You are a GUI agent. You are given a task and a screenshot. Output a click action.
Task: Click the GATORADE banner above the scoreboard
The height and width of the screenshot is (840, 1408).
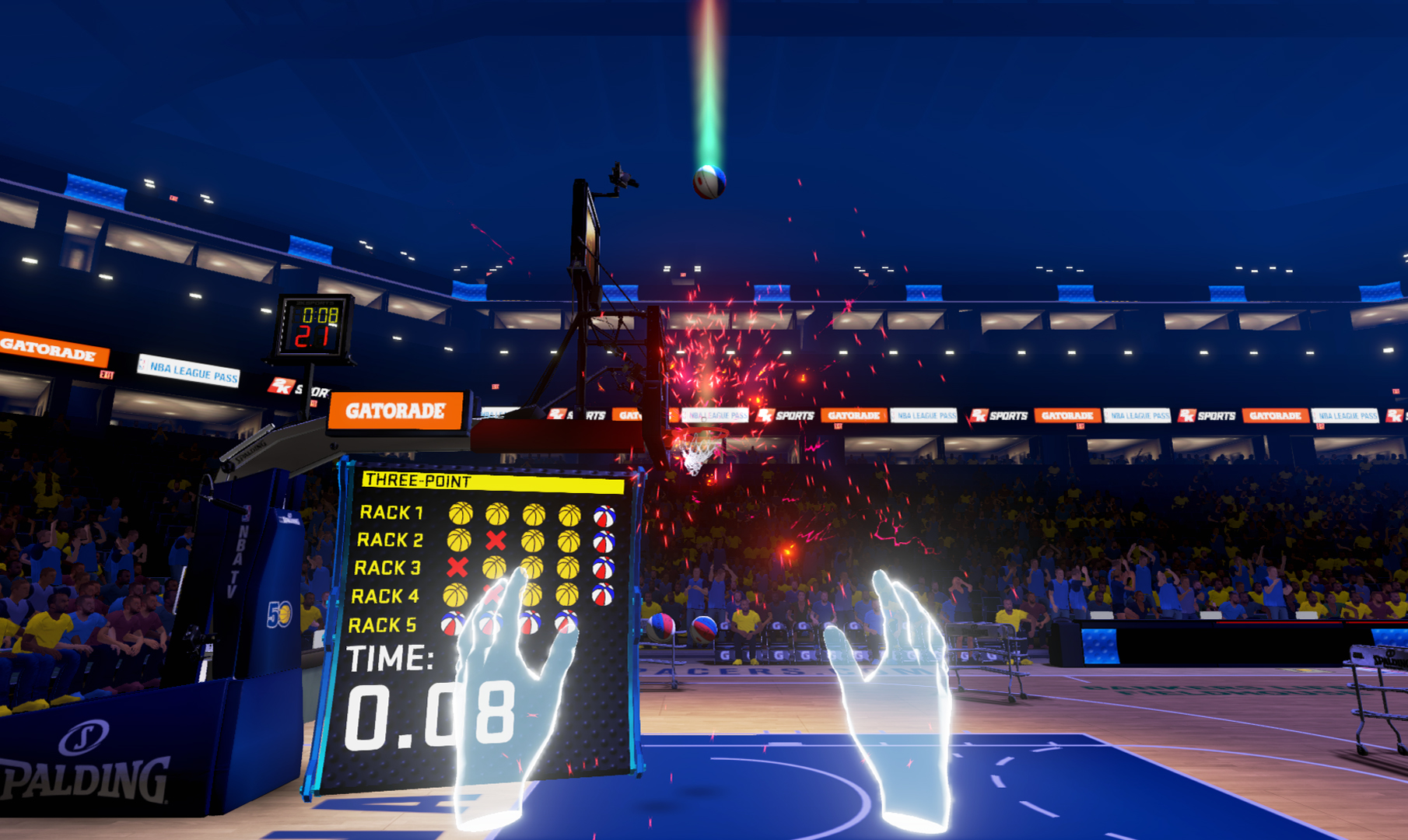tap(397, 410)
